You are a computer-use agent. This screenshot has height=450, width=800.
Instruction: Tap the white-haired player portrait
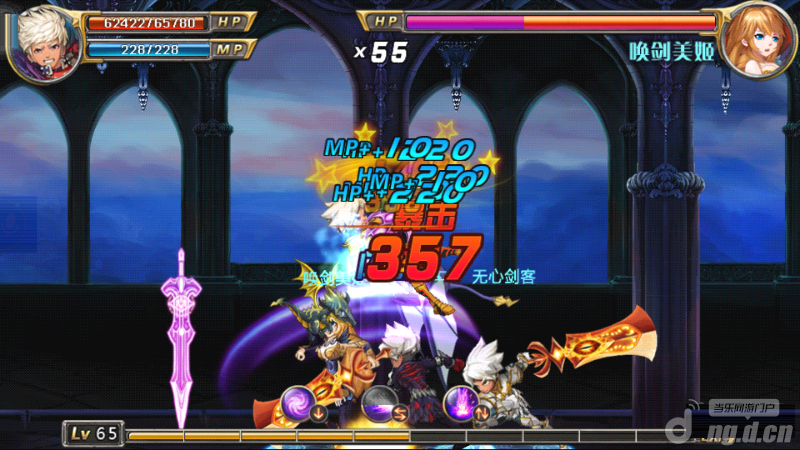[x=42, y=38]
